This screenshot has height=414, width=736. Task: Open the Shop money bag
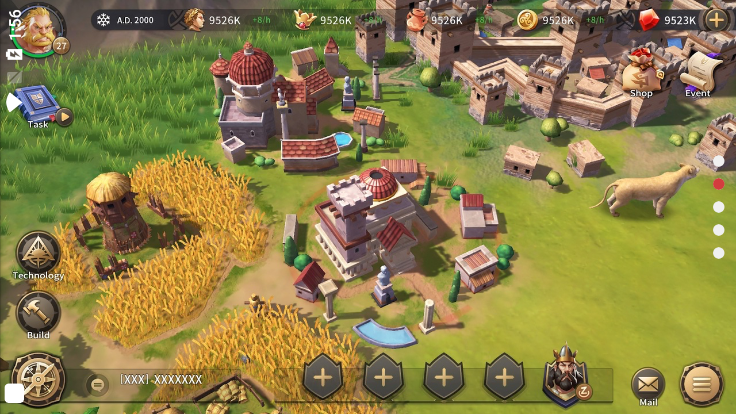[x=640, y=72]
